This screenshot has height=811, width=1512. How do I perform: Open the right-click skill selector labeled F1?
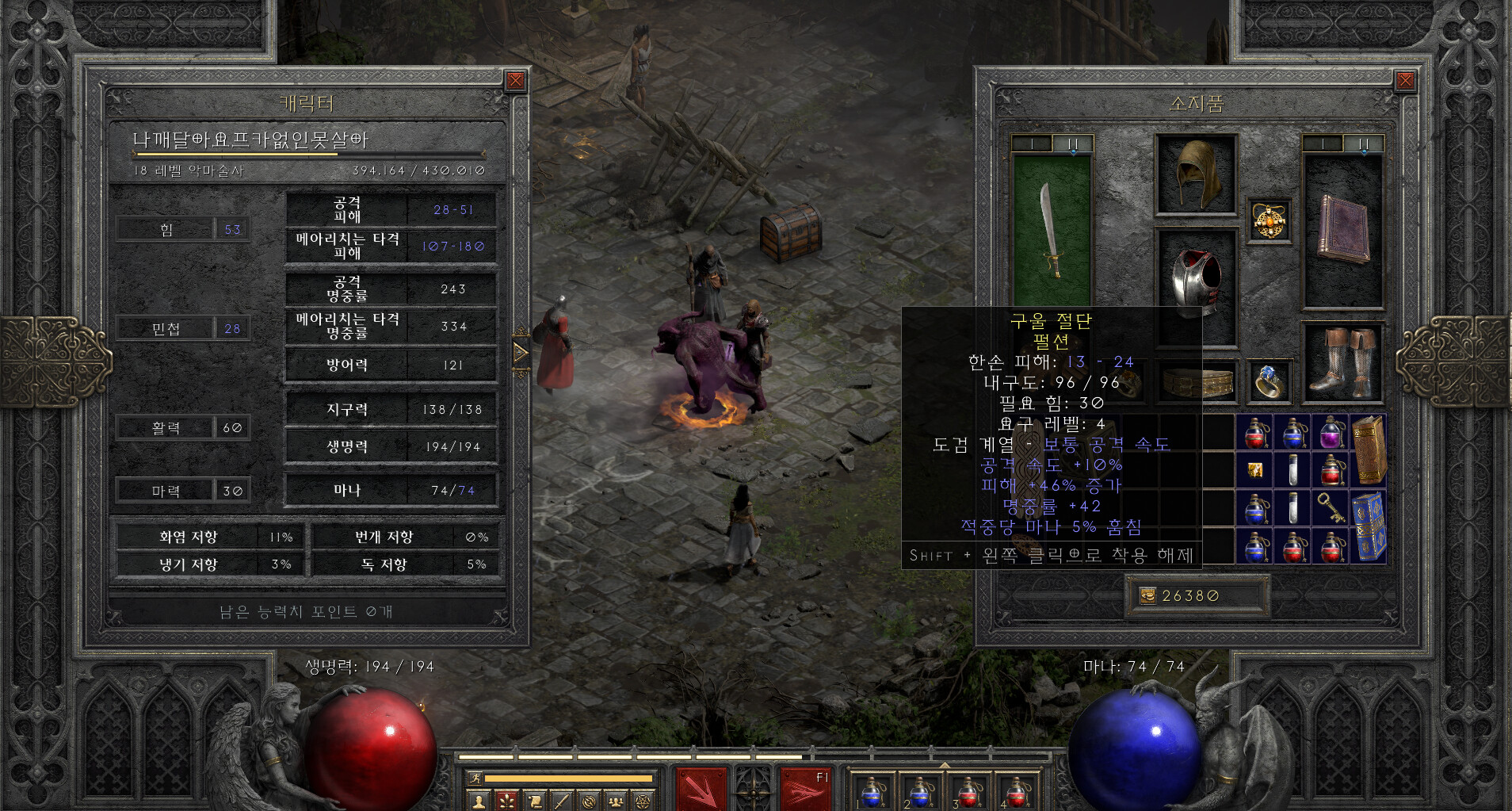[804, 789]
